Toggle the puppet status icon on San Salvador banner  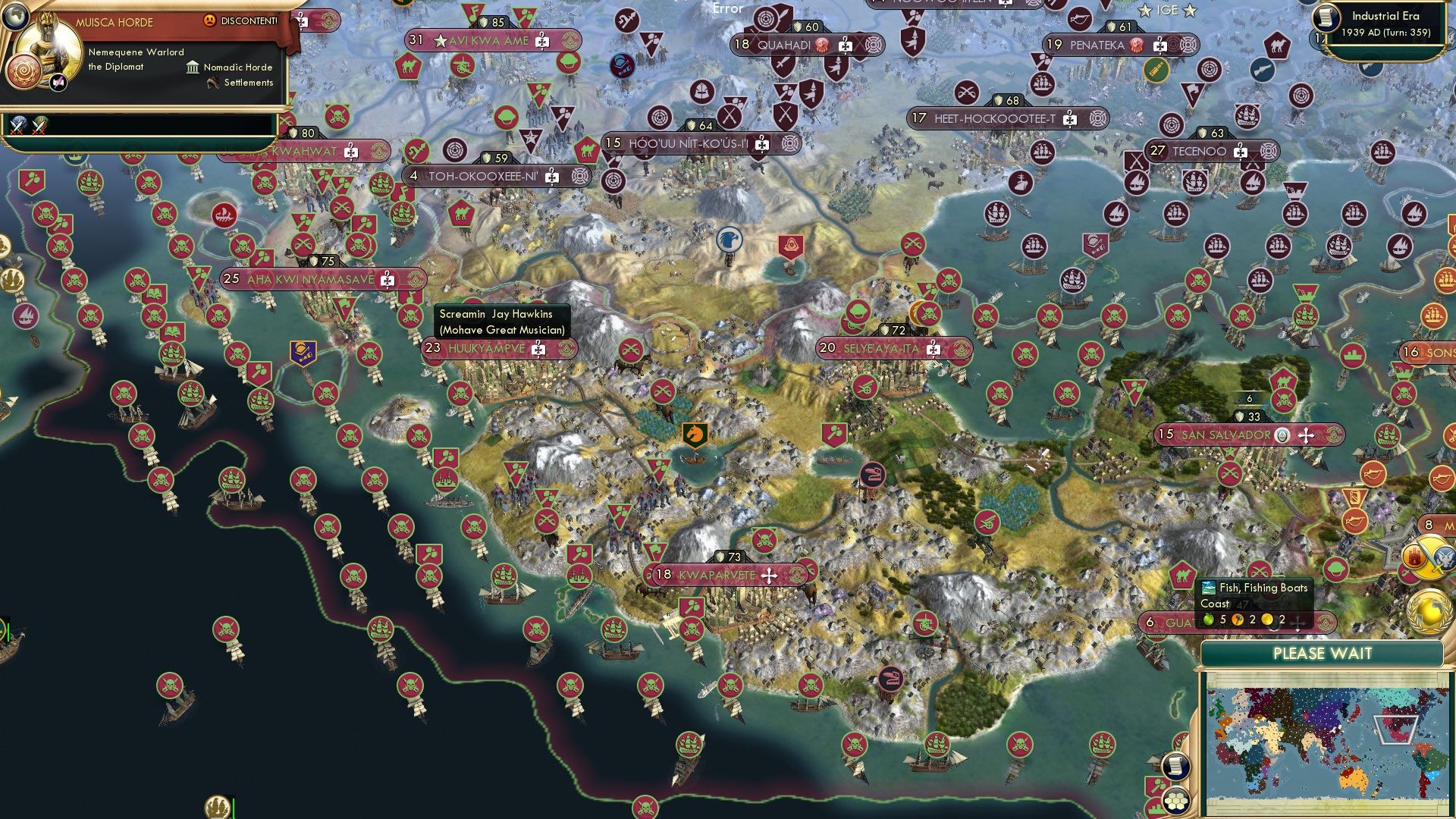(x=1282, y=435)
